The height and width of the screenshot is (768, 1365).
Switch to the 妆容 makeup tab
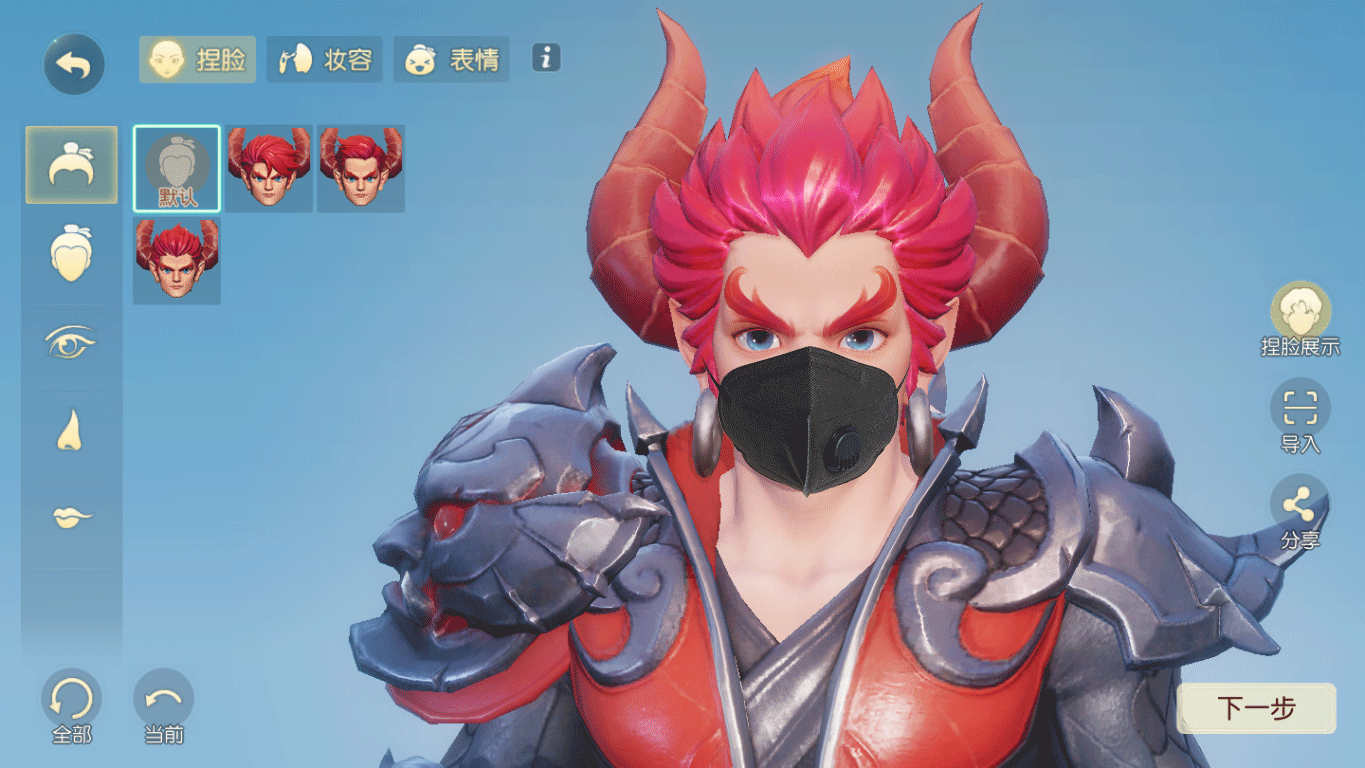324,60
